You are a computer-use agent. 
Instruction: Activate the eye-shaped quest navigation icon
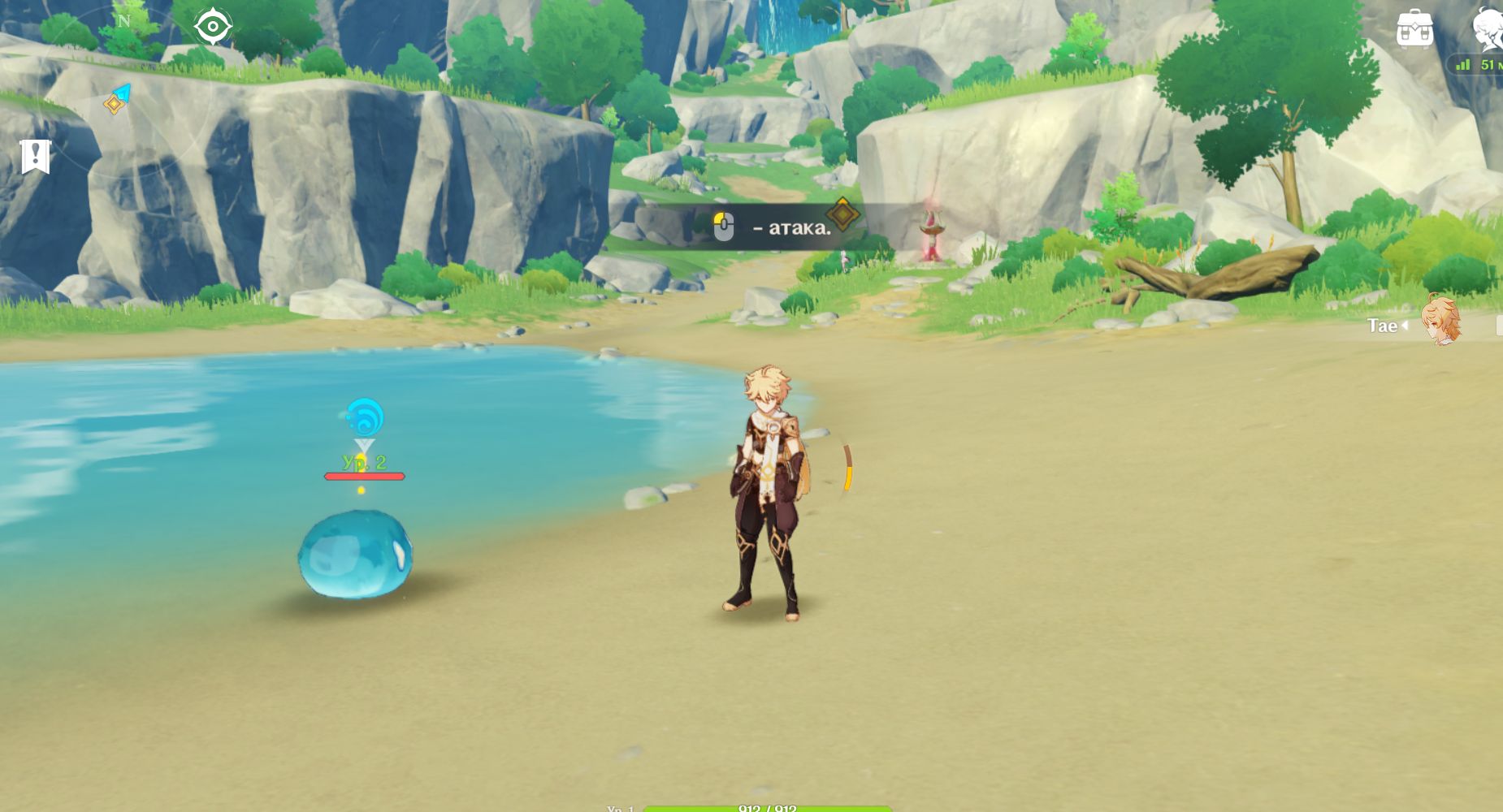[x=213, y=27]
